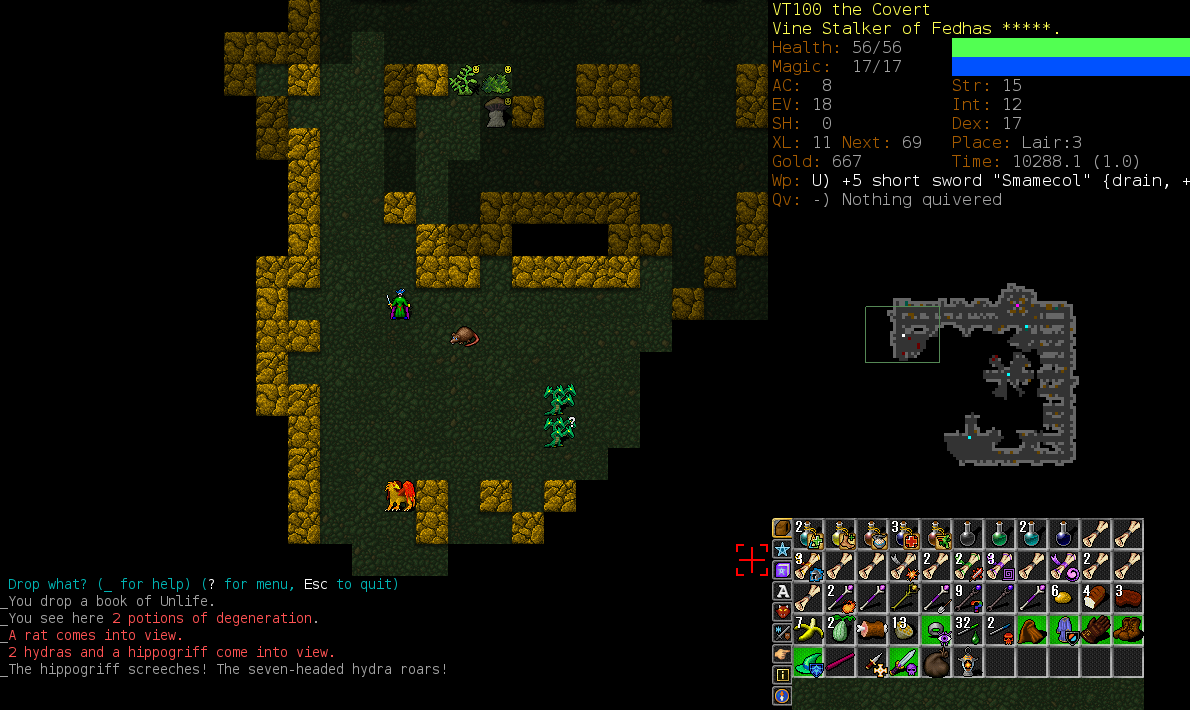The image size is (1190, 710).
Task: Select the equipped ring with purple eye
Action: (936, 630)
